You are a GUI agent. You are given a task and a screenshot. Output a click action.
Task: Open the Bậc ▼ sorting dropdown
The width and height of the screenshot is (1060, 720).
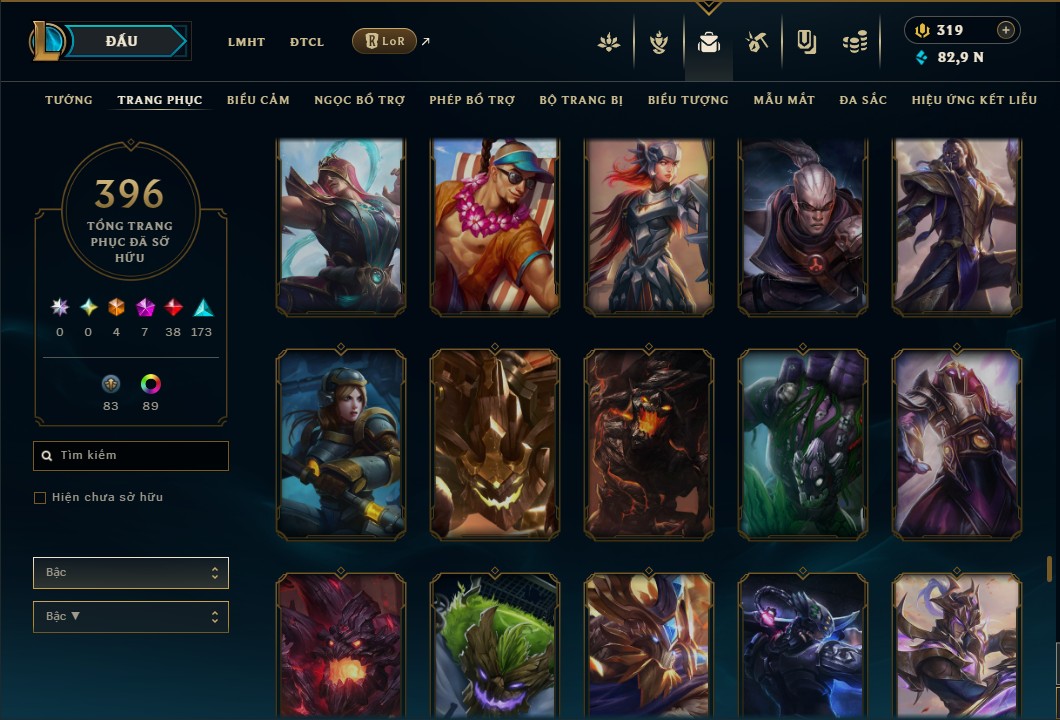[130, 617]
